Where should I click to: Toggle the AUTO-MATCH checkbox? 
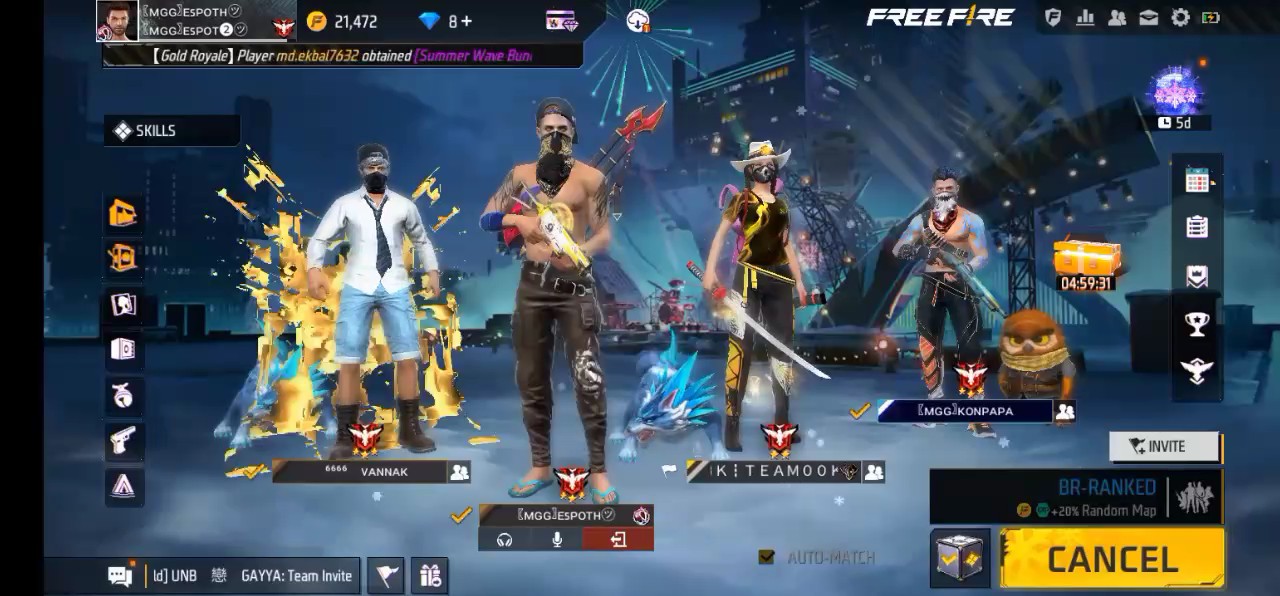tap(767, 557)
